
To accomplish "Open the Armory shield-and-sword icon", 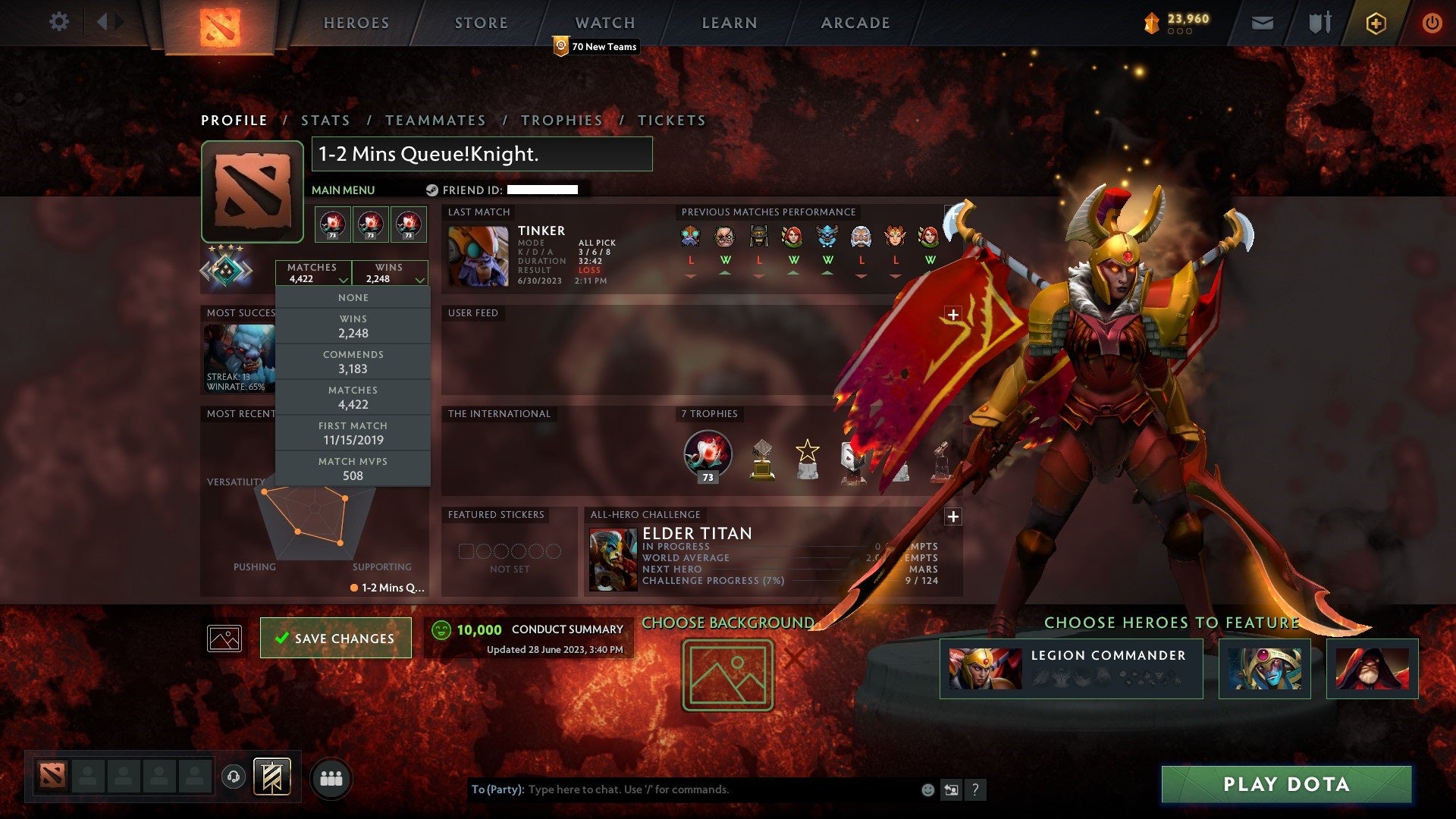I will click(x=1319, y=23).
